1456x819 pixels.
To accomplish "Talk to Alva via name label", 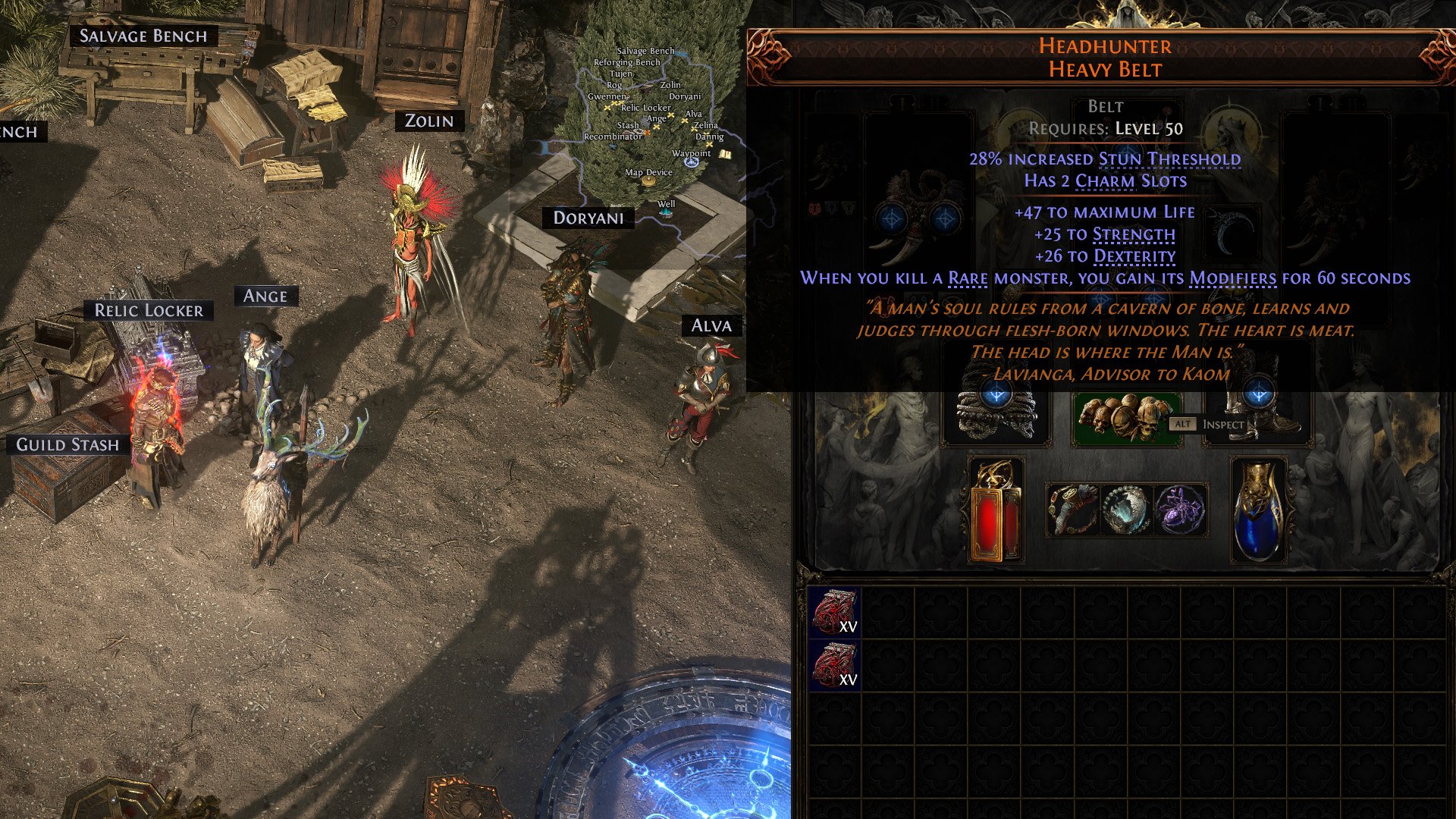I will [711, 326].
